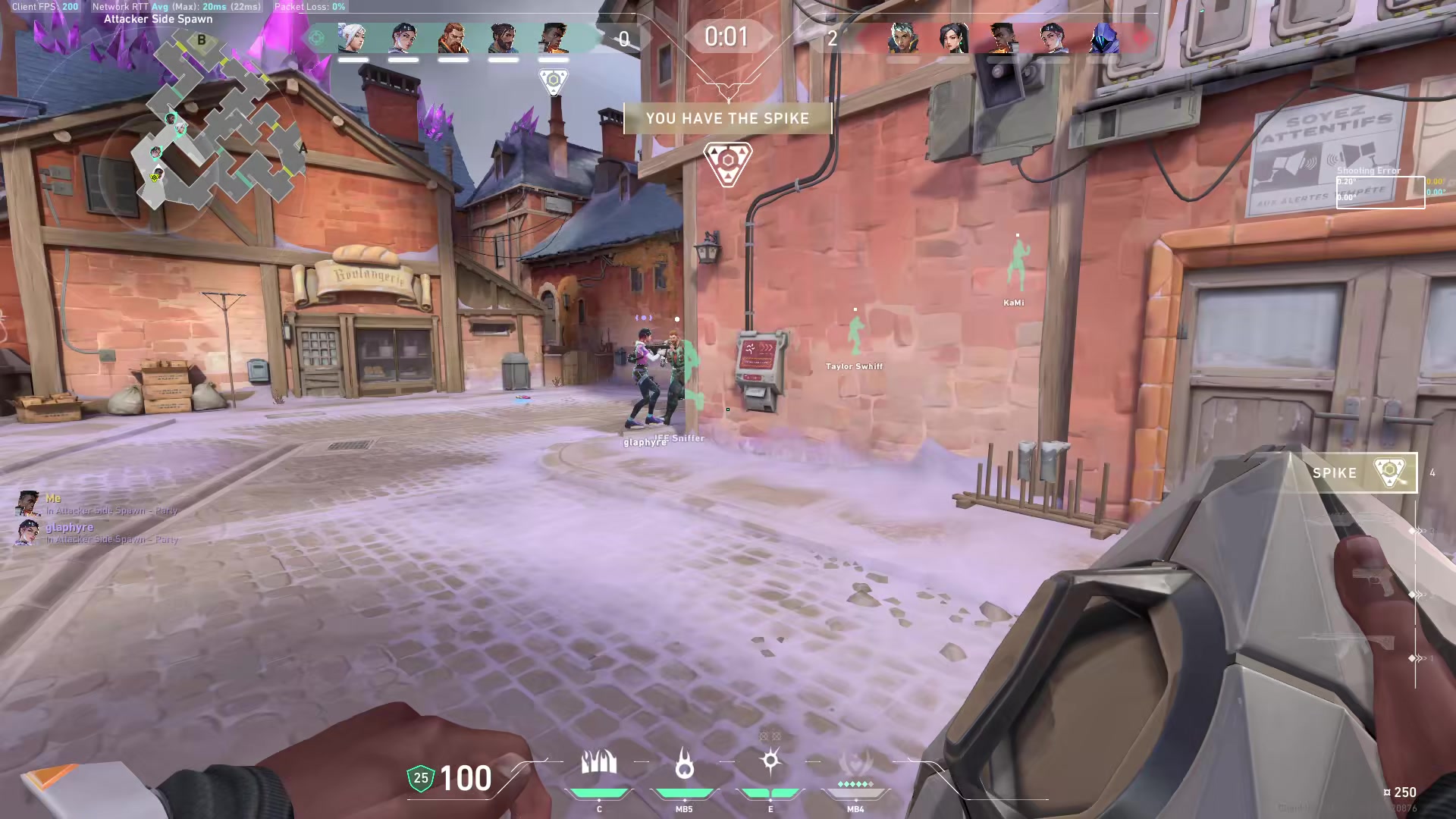Trigger the Run It Back ultimate icon
This screenshot has width=1456, height=819.
click(x=855, y=766)
